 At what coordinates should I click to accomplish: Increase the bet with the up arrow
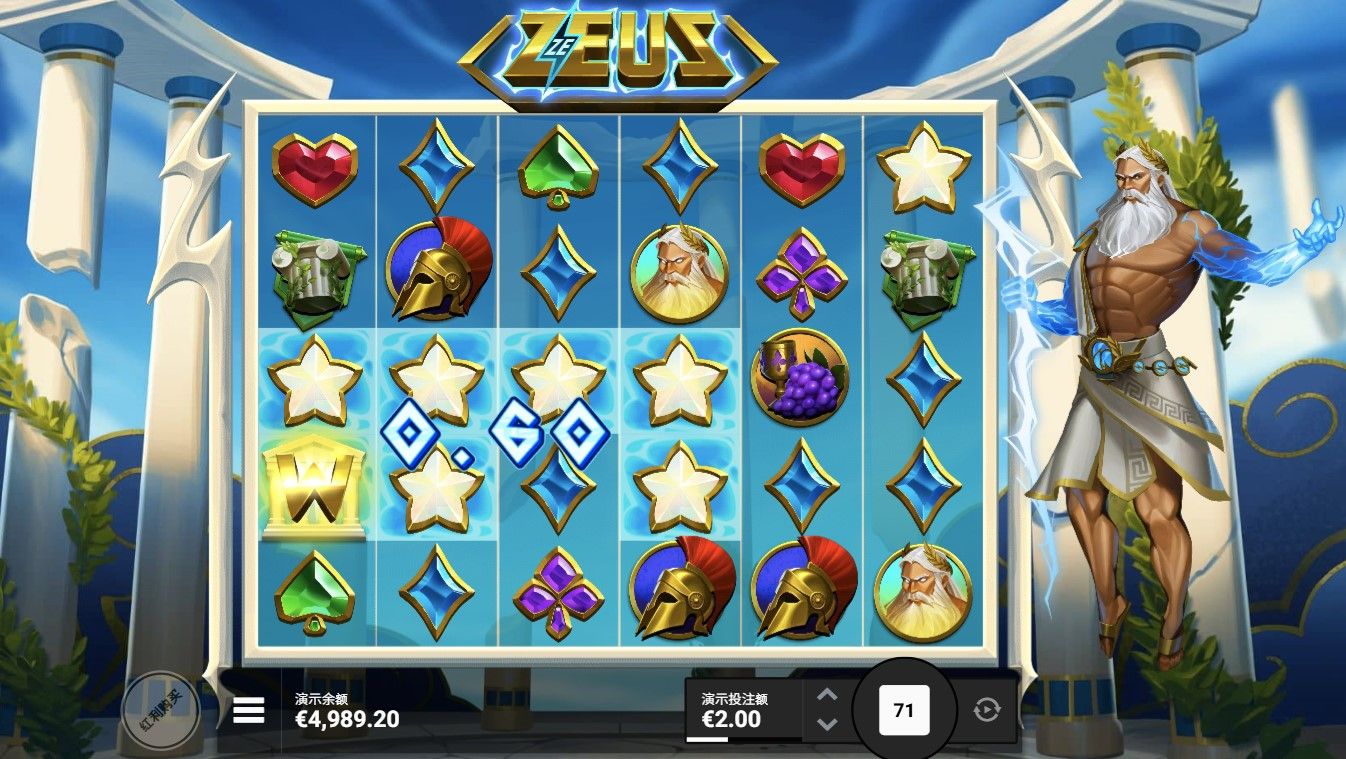click(827, 696)
